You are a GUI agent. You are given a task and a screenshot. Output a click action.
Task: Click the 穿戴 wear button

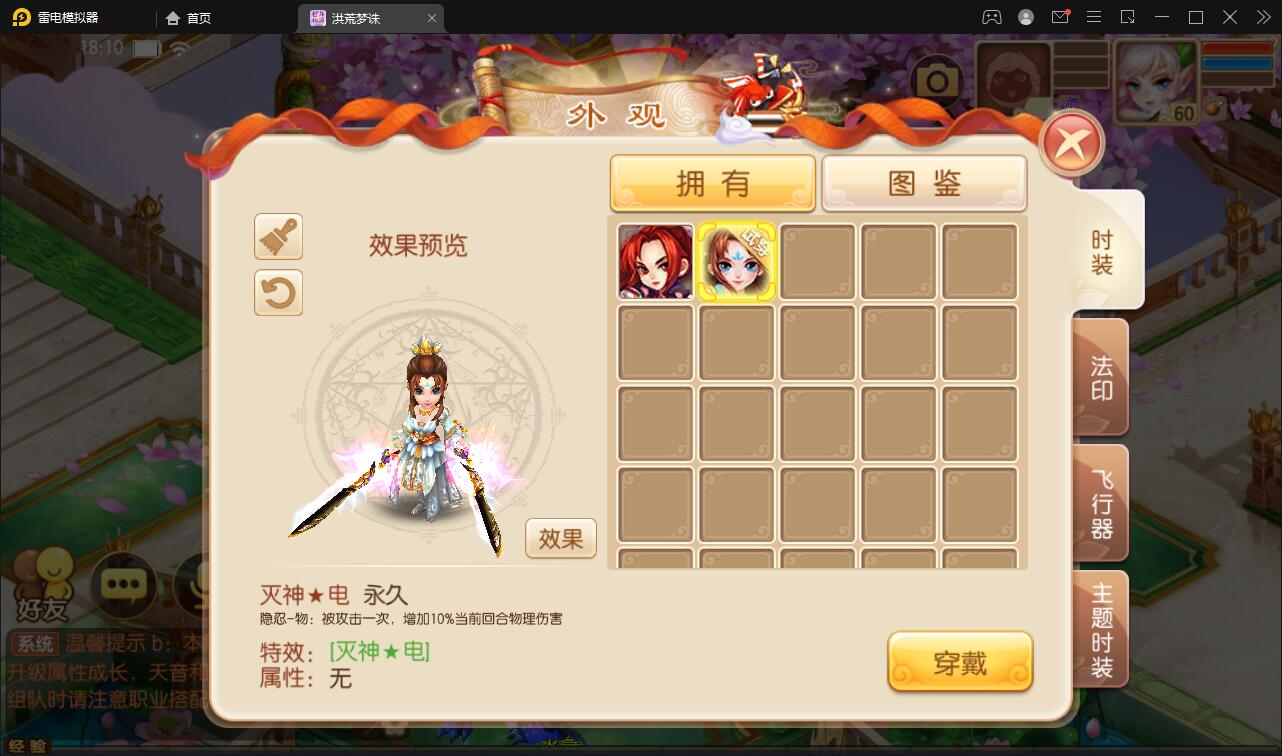[x=959, y=661]
